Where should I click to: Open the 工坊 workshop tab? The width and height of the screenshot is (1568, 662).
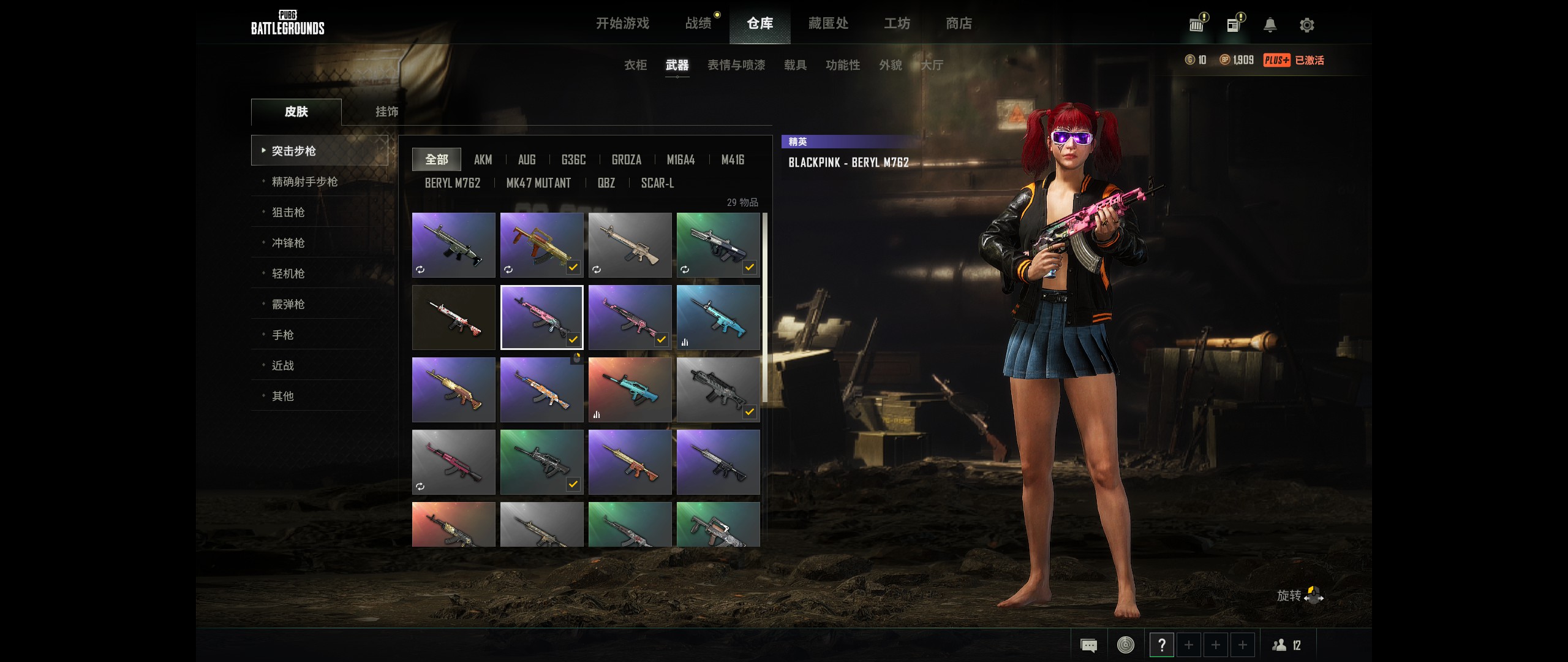[897, 23]
